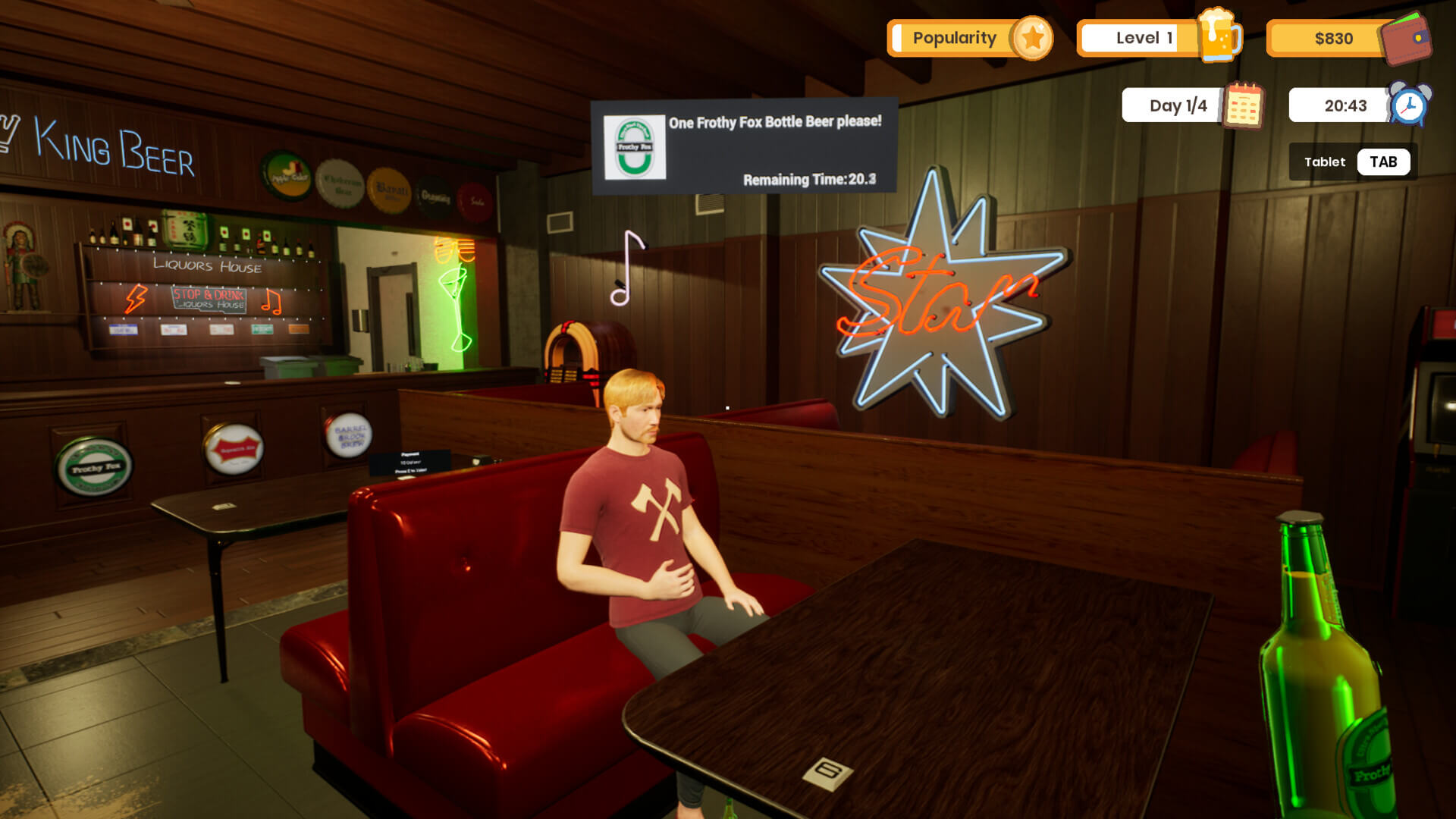Click the Day calendar icon
The image size is (1456, 819).
pyautogui.click(x=1243, y=105)
